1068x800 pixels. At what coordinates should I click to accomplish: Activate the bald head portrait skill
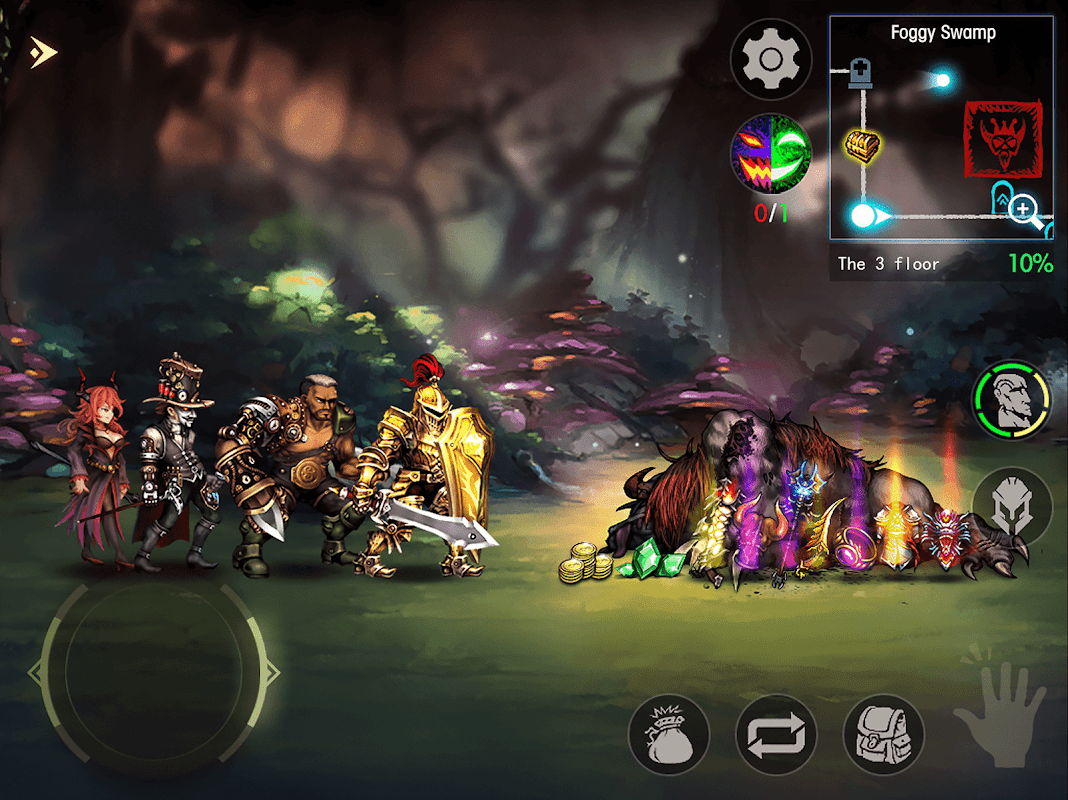pyautogui.click(x=1012, y=400)
